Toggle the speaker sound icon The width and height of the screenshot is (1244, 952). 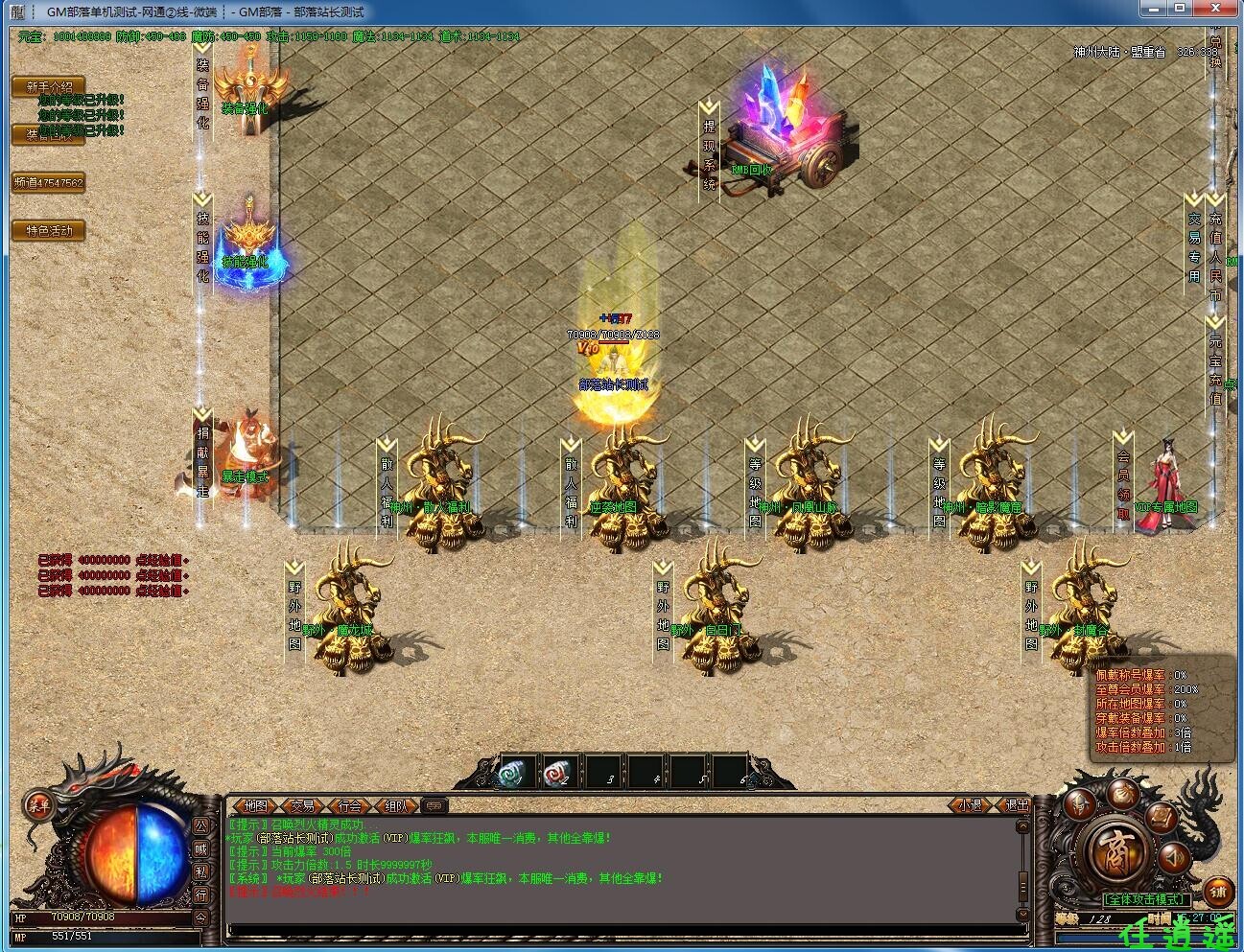[x=1173, y=856]
